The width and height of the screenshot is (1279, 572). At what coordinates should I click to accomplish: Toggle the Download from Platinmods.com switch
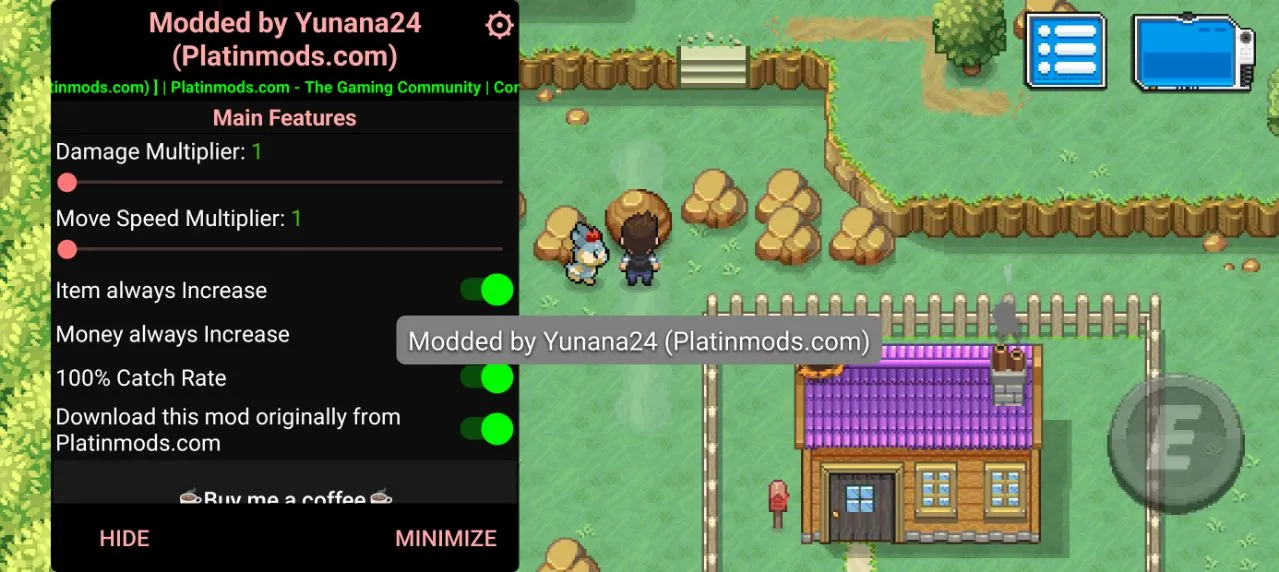(487, 429)
